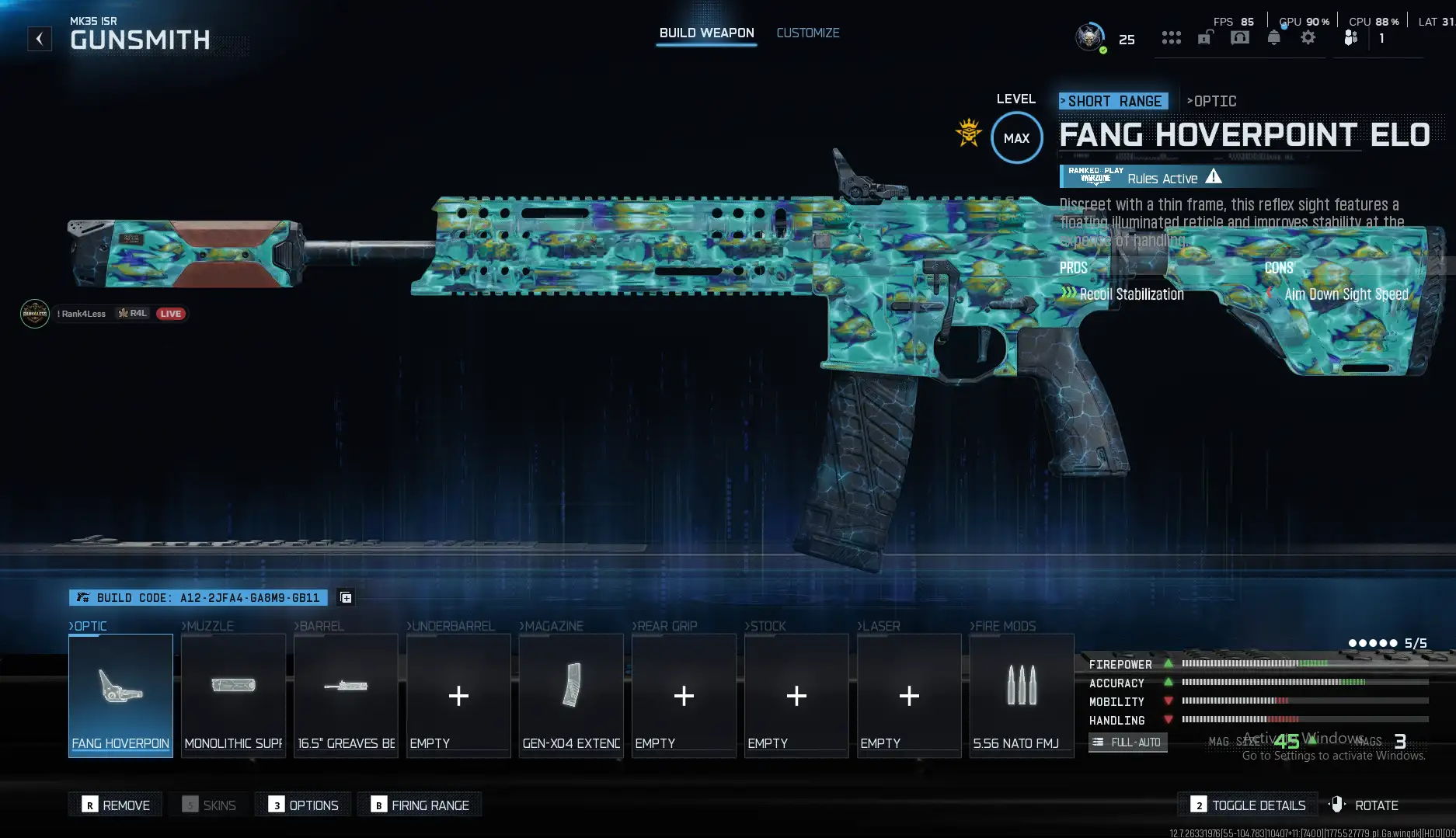This screenshot has width=1456, height=838.
Task: Remove the selected attachment
Action: tap(116, 805)
